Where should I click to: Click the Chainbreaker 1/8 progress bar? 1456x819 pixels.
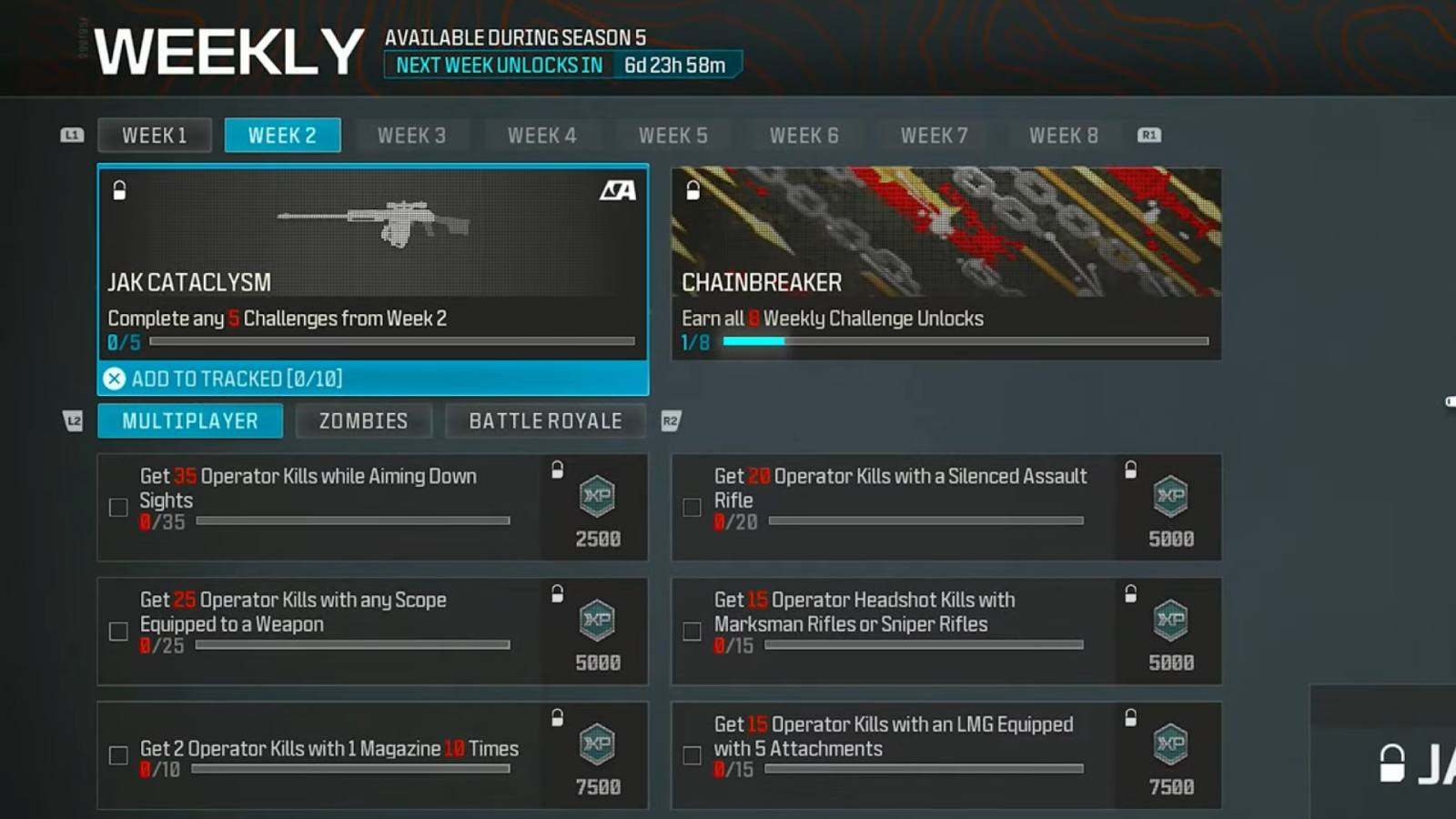[965, 340]
